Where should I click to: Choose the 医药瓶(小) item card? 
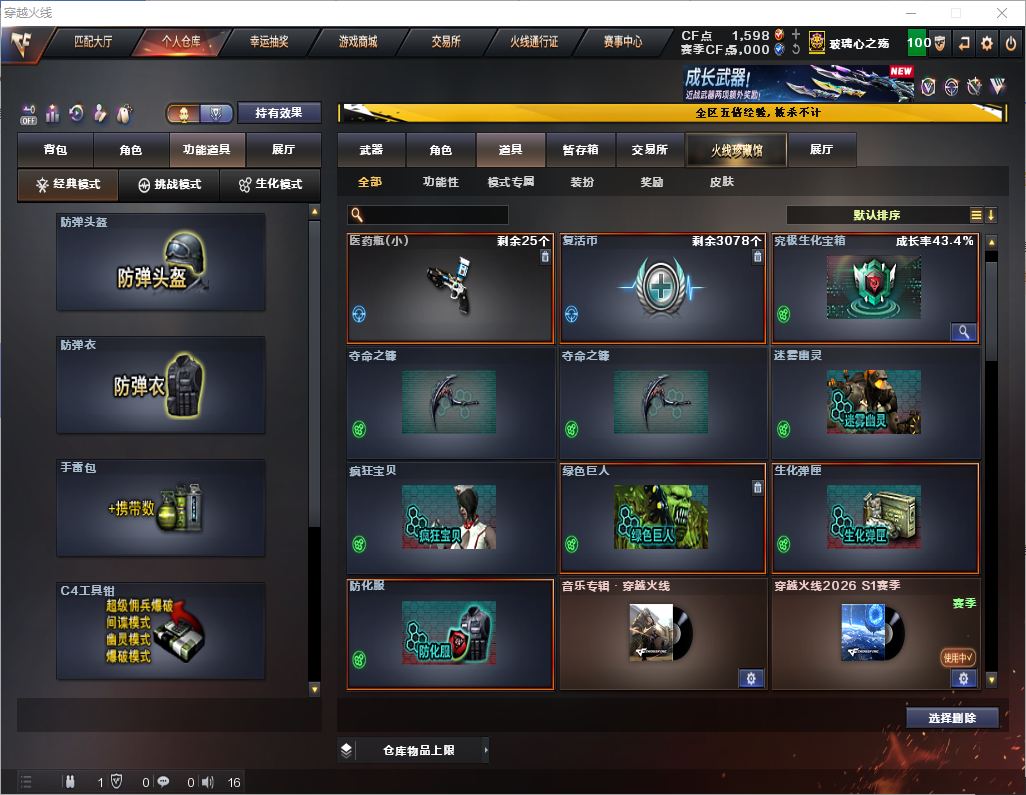tap(450, 288)
